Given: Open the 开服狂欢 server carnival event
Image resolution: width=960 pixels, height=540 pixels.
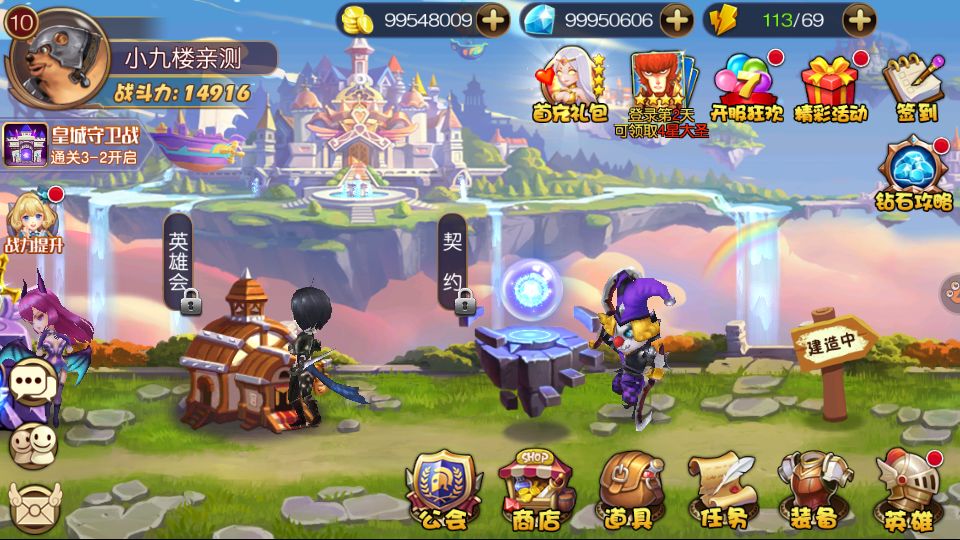Looking at the screenshot, I should (746, 85).
